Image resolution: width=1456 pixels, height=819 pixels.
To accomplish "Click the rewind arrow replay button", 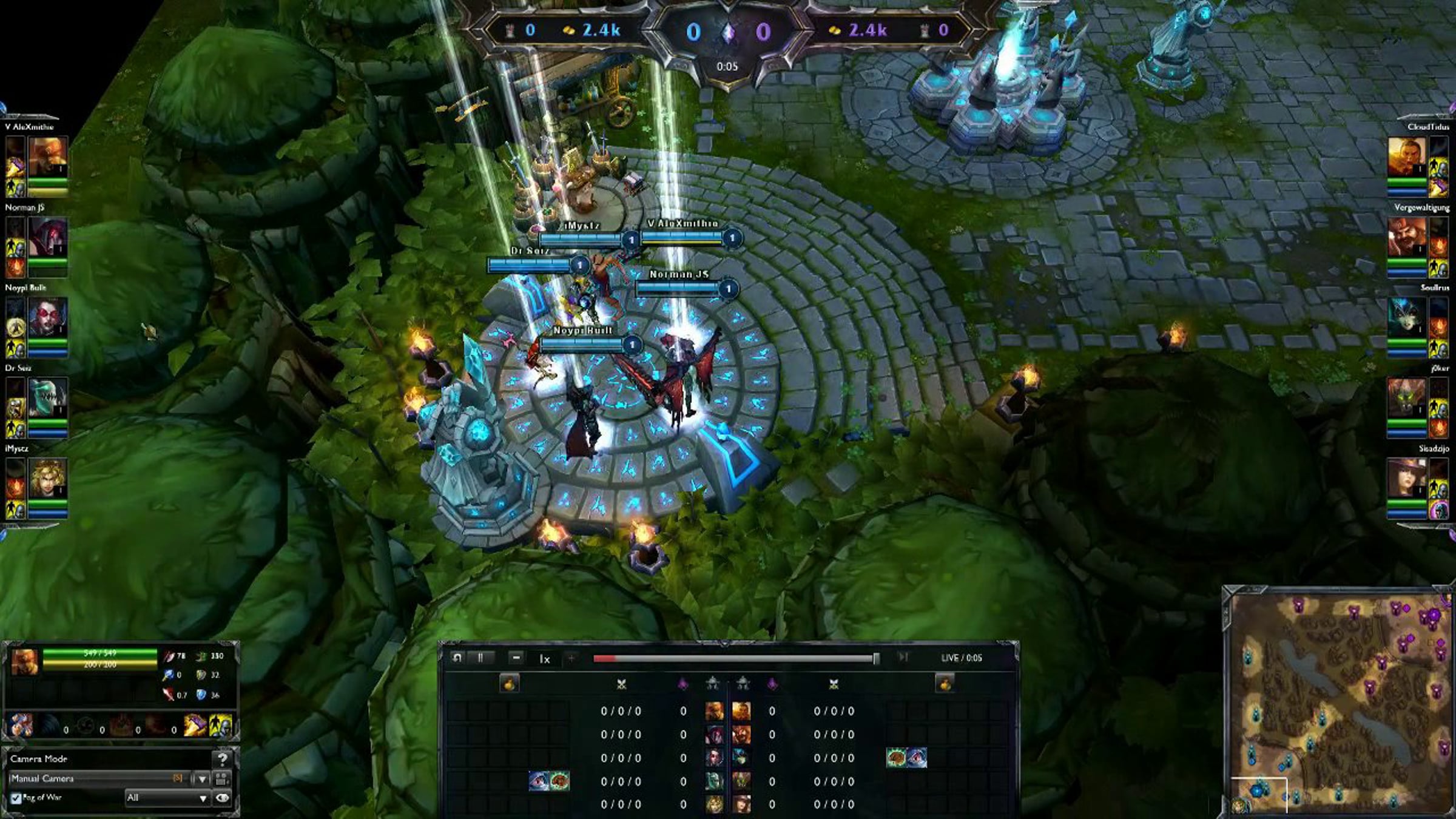I will [457, 658].
